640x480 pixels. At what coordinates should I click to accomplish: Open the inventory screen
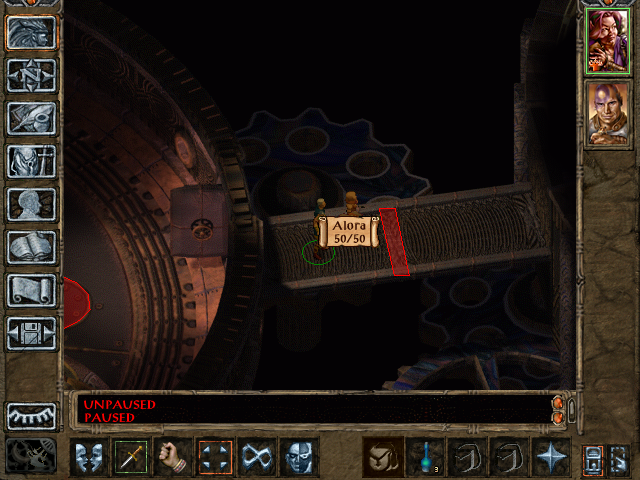(31, 161)
